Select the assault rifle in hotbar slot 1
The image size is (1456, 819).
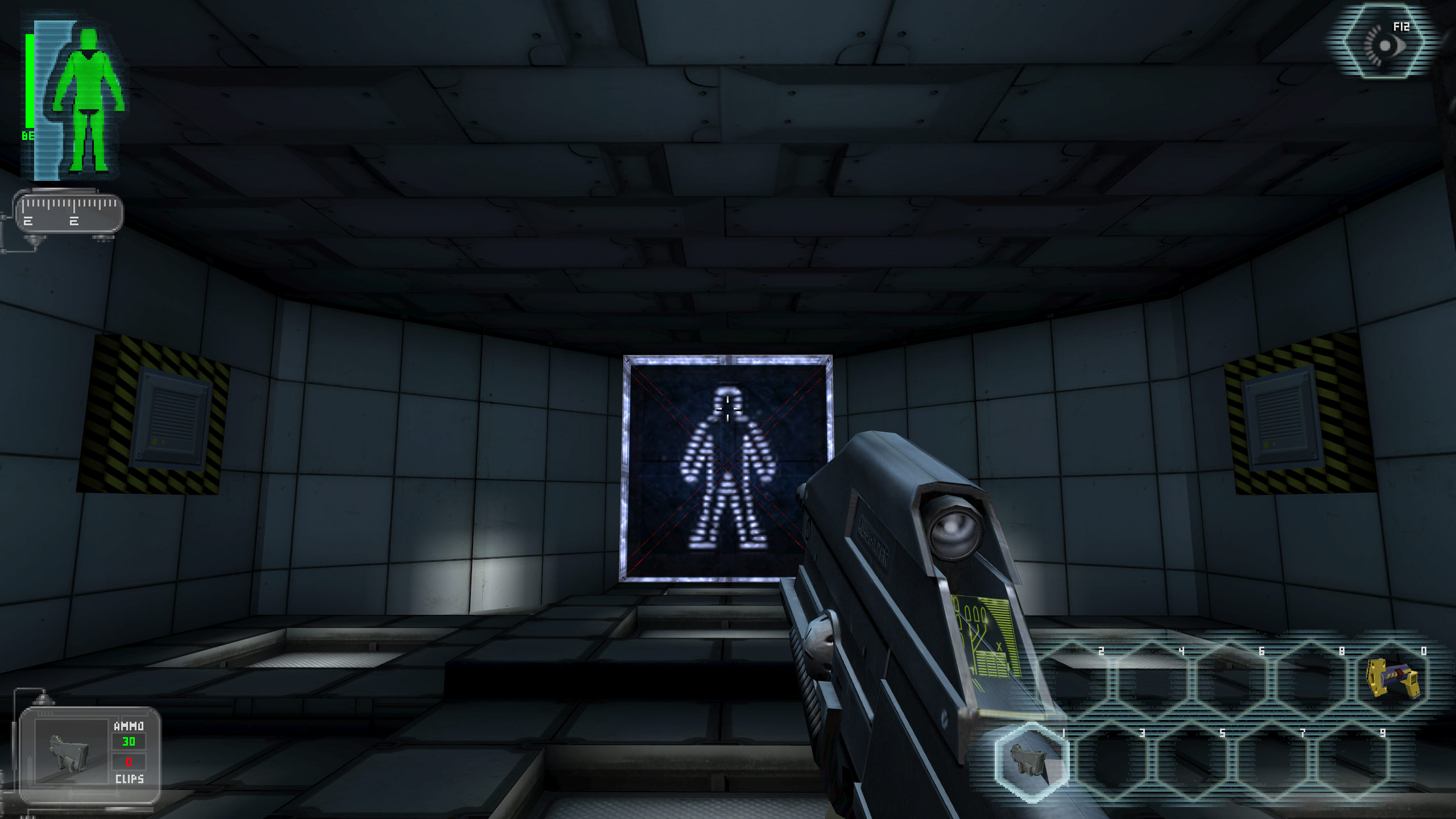pyautogui.click(x=1031, y=761)
